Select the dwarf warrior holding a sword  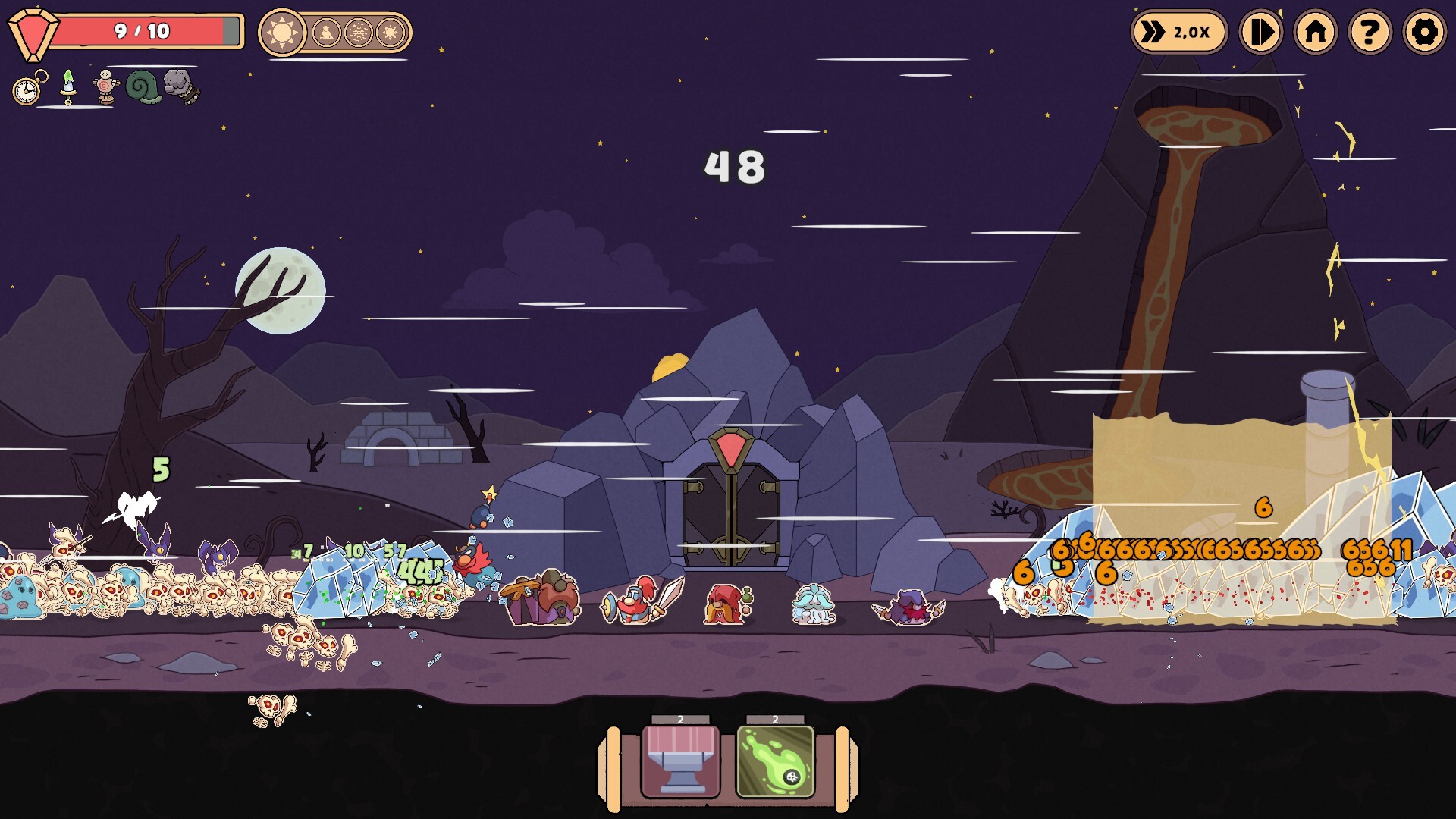click(637, 603)
